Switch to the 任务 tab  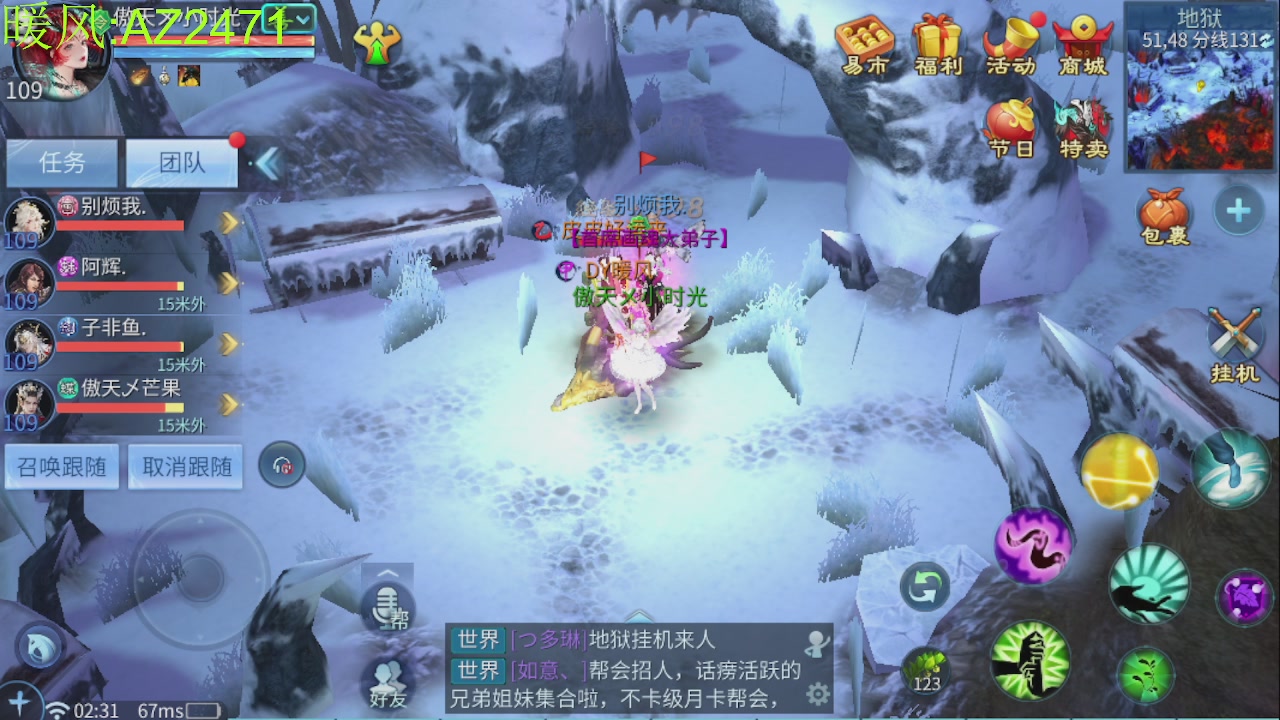[x=62, y=163]
